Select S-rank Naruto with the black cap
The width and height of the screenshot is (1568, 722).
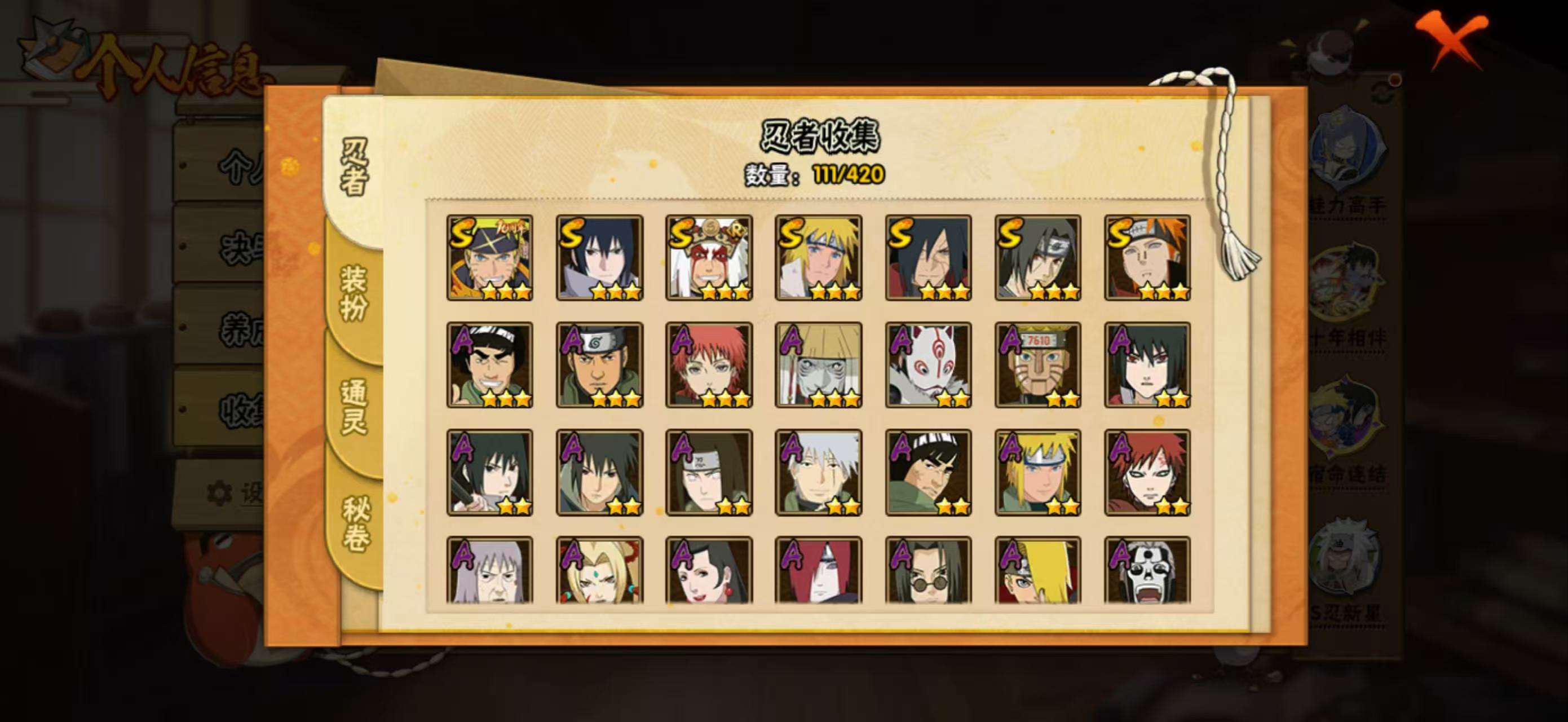489,258
